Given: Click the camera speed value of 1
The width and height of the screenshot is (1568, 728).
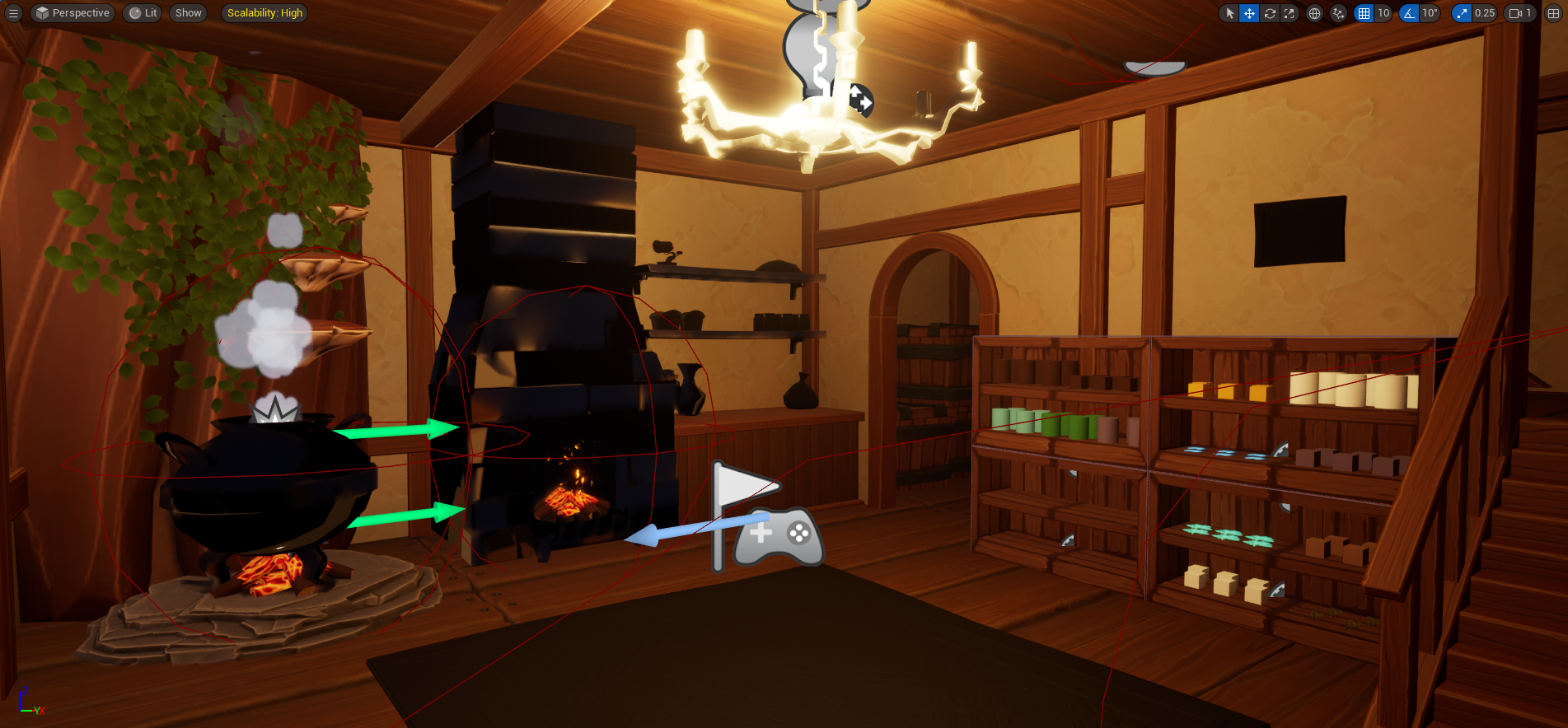Looking at the screenshot, I should click(x=1529, y=13).
